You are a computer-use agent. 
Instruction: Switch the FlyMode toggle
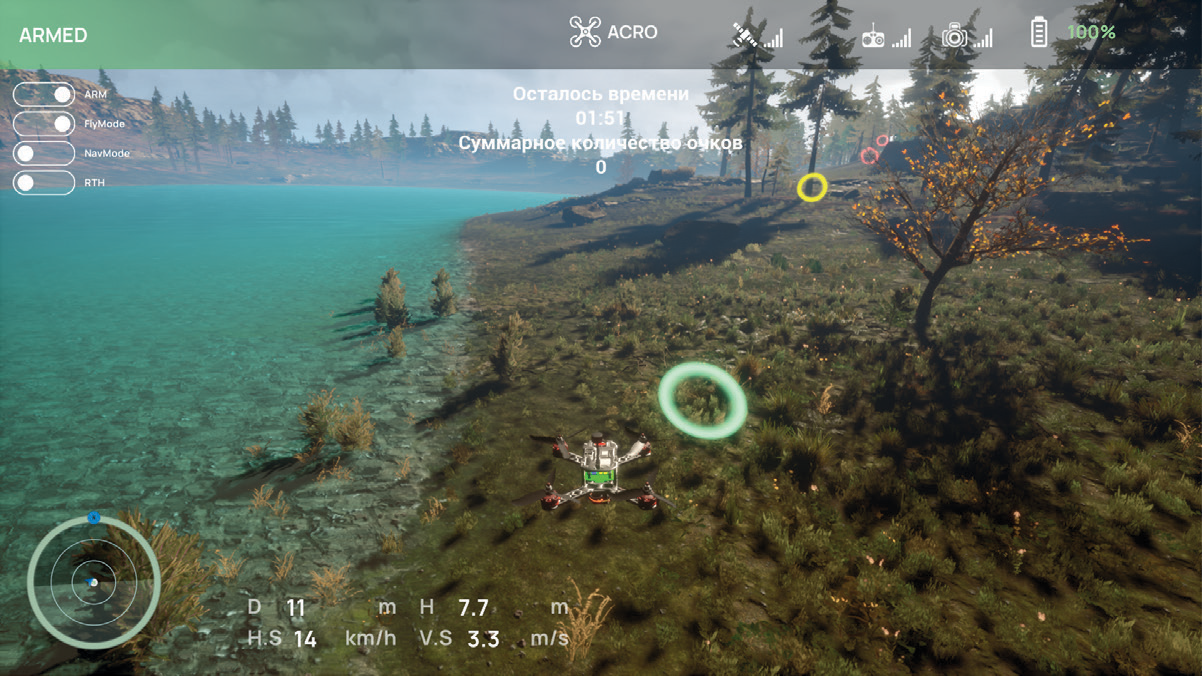(44, 124)
